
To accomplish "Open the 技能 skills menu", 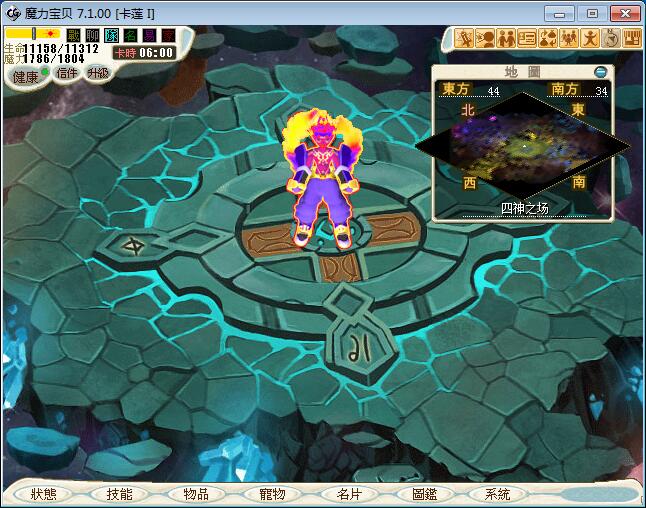I will tap(119, 494).
